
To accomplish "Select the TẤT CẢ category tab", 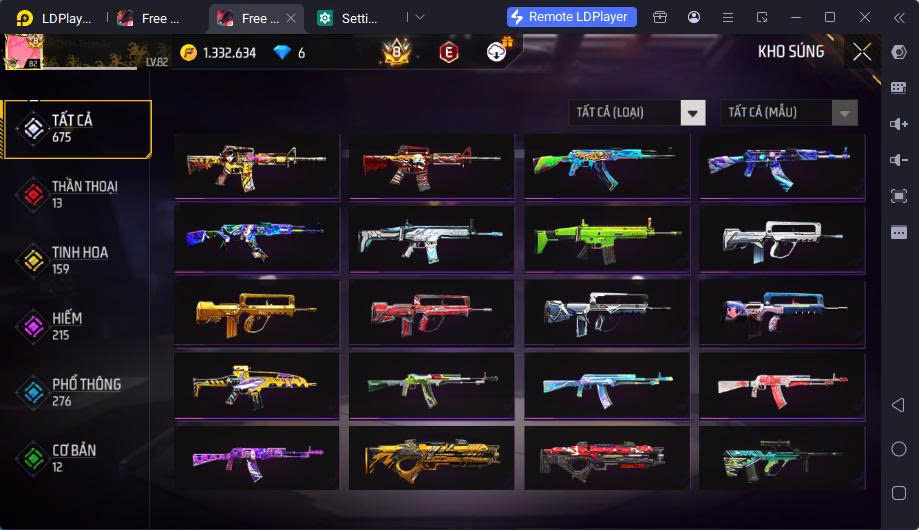I will tap(77, 129).
